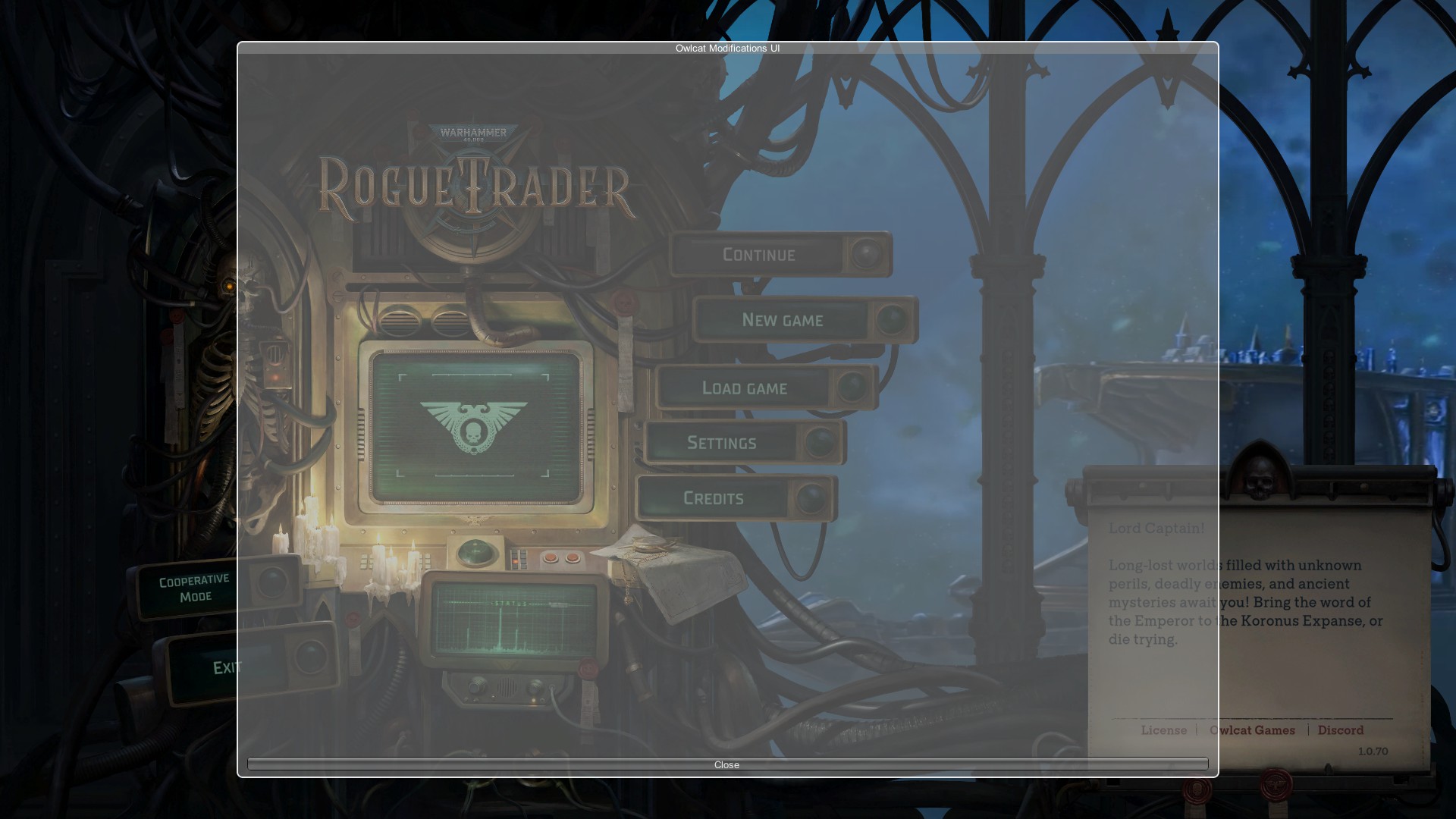Continue the last saved game

(x=760, y=255)
